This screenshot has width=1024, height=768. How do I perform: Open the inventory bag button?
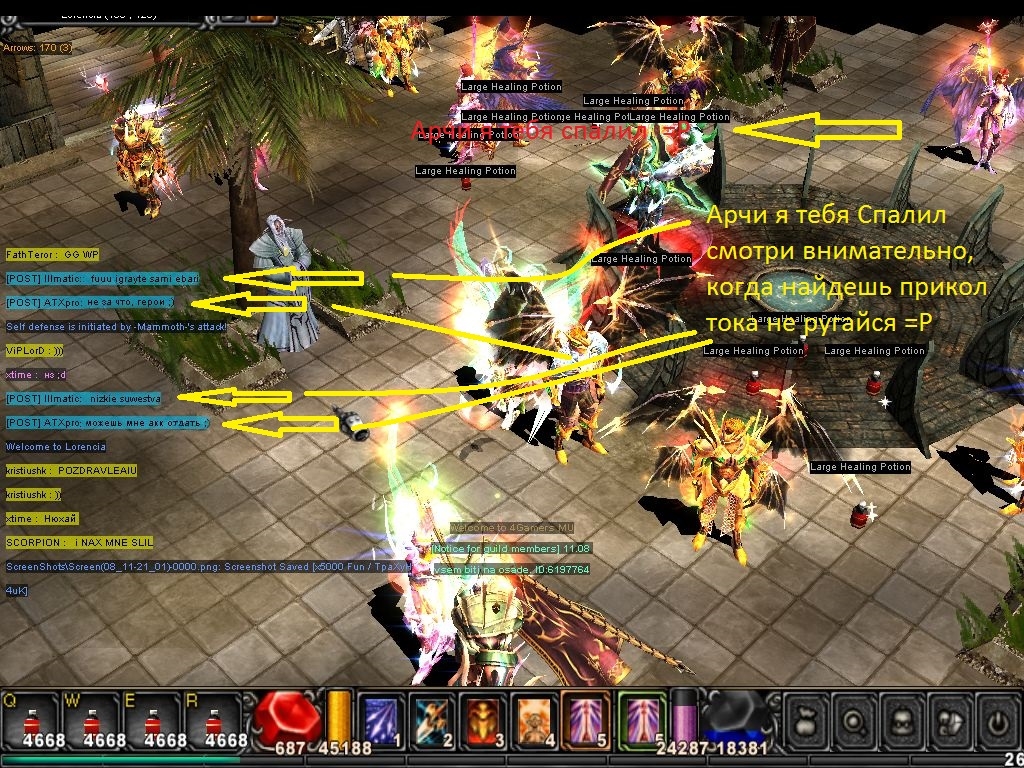[808, 719]
